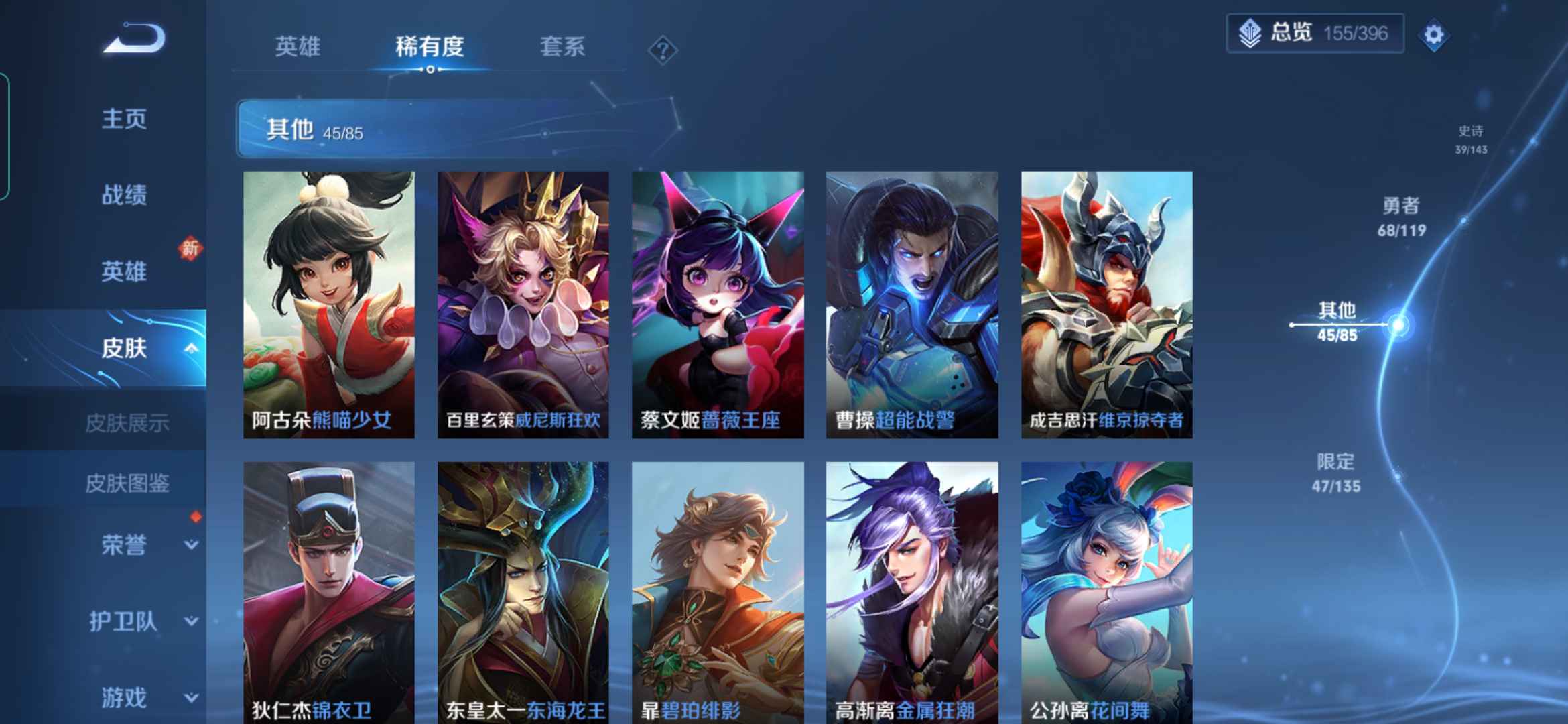Switch to the 稀有度 rarity tab
The height and width of the screenshot is (724, 1568).
430,47
